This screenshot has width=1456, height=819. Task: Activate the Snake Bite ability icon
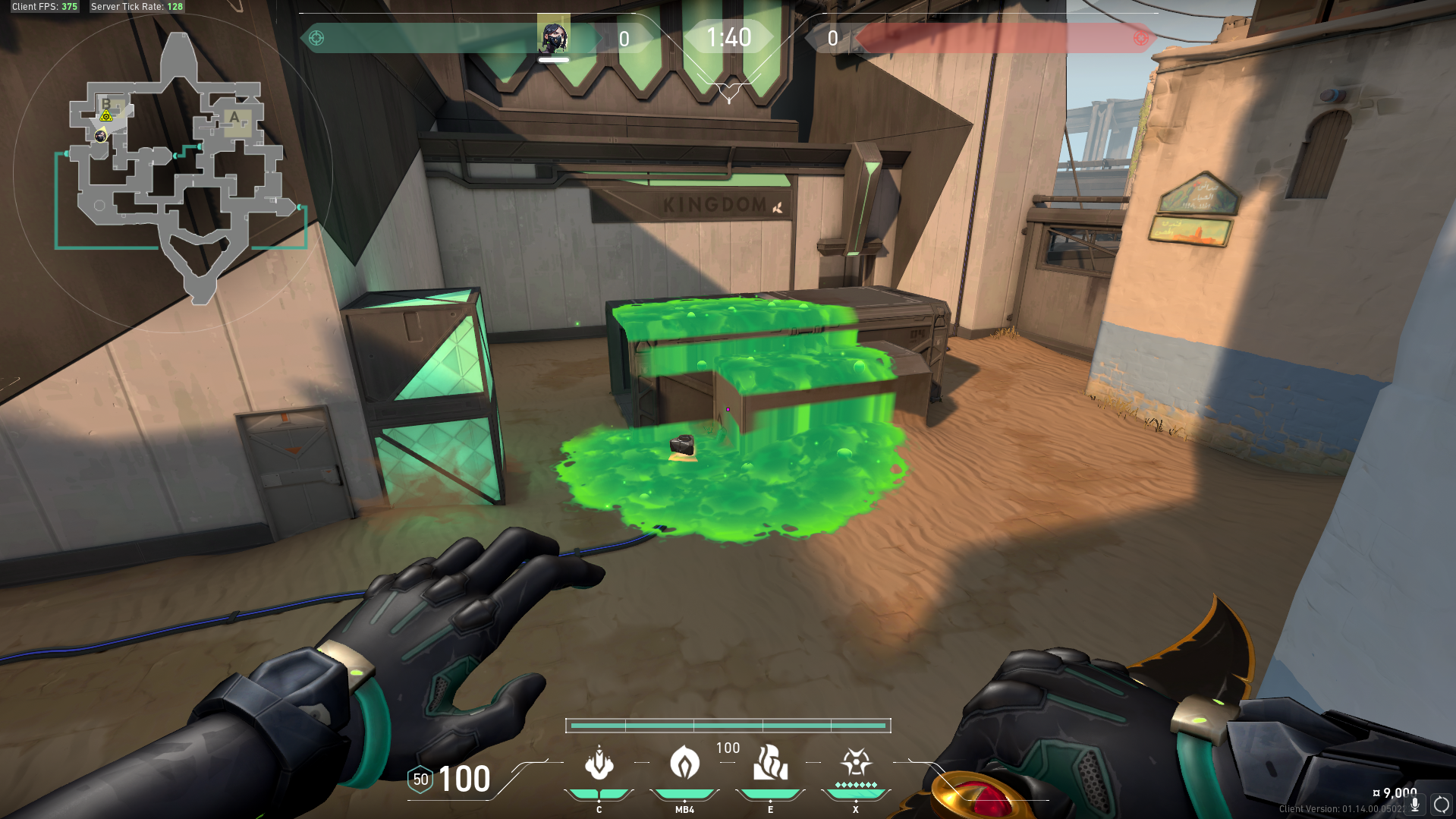pyautogui.click(x=599, y=764)
